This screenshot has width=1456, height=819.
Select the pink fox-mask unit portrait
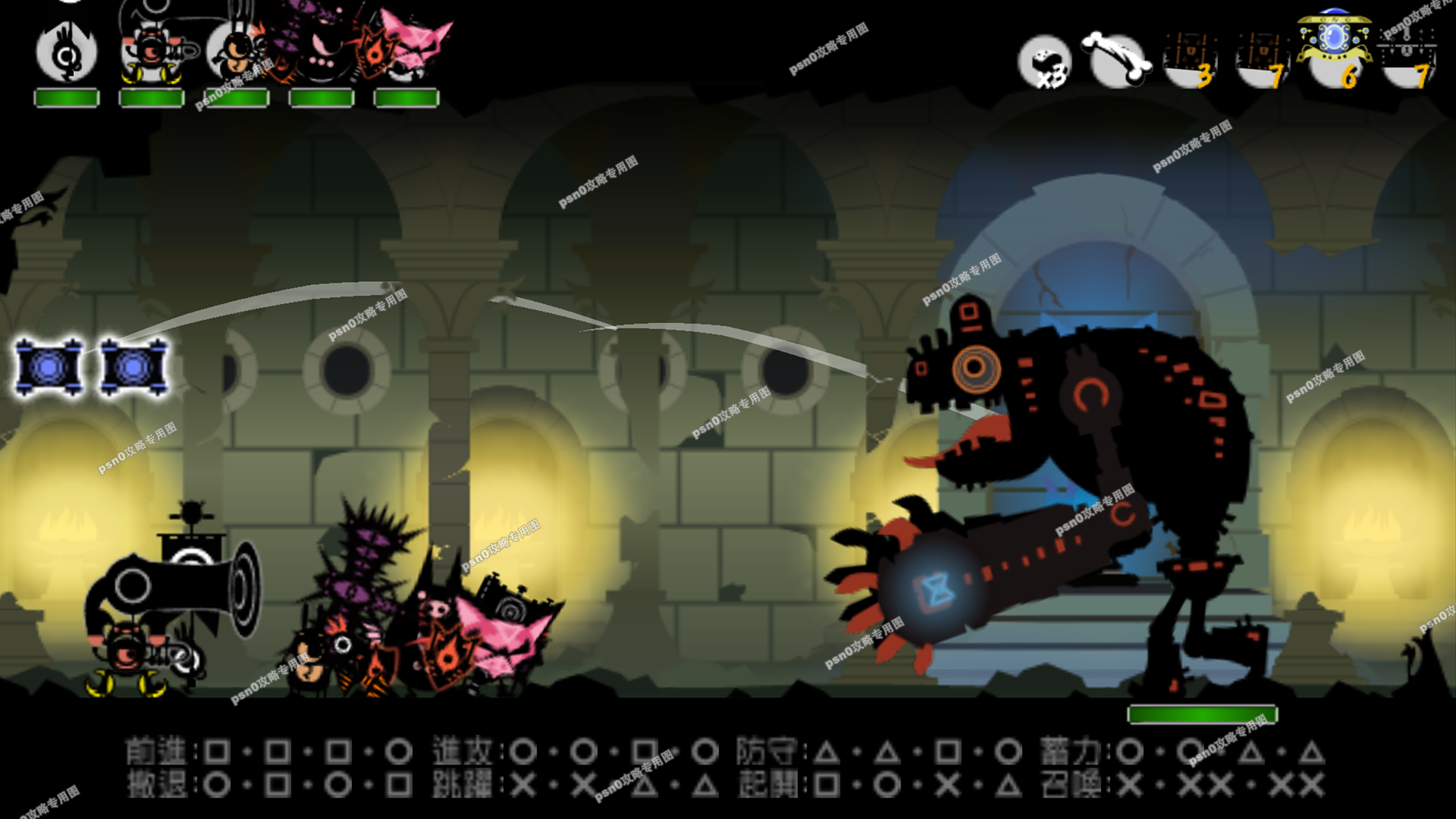pos(408,47)
